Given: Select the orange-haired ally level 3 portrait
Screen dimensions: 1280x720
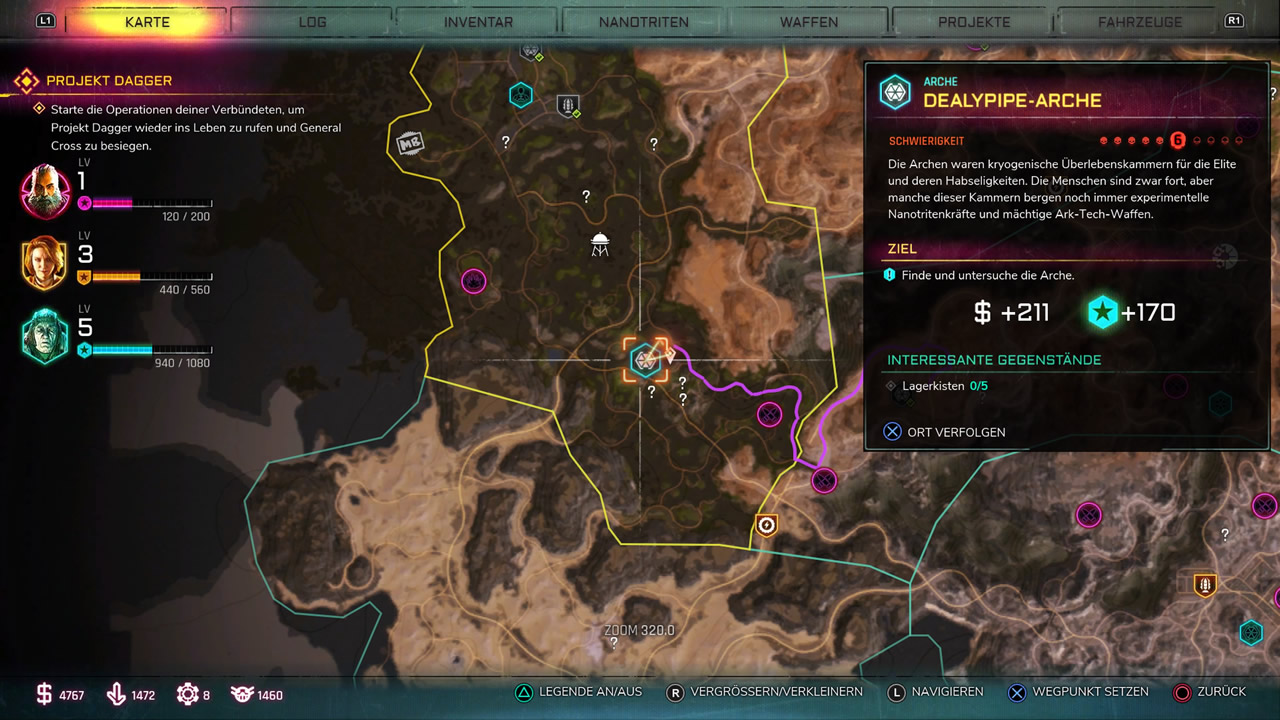Looking at the screenshot, I should [45, 263].
